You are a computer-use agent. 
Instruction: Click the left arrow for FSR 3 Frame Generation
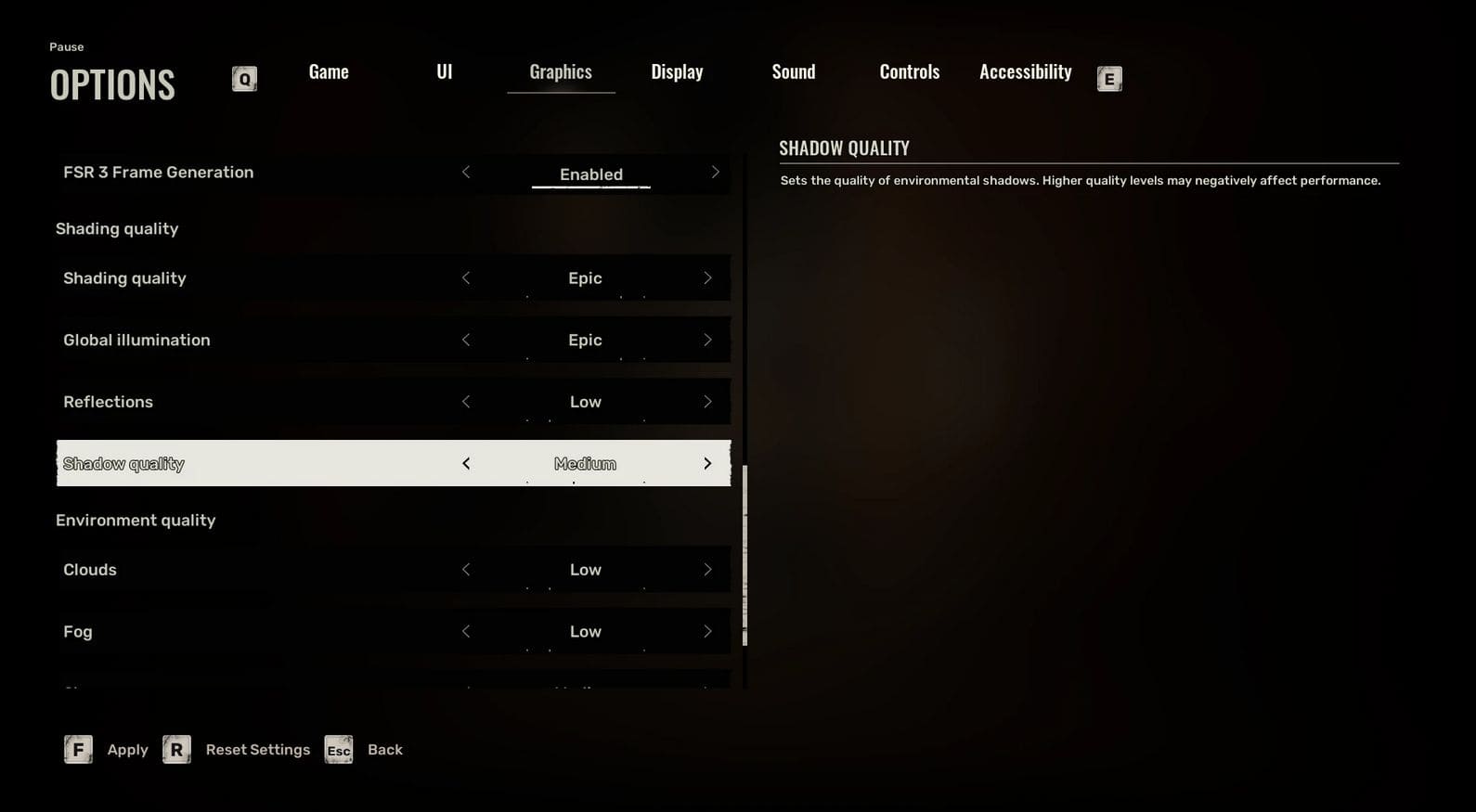coord(466,173)
